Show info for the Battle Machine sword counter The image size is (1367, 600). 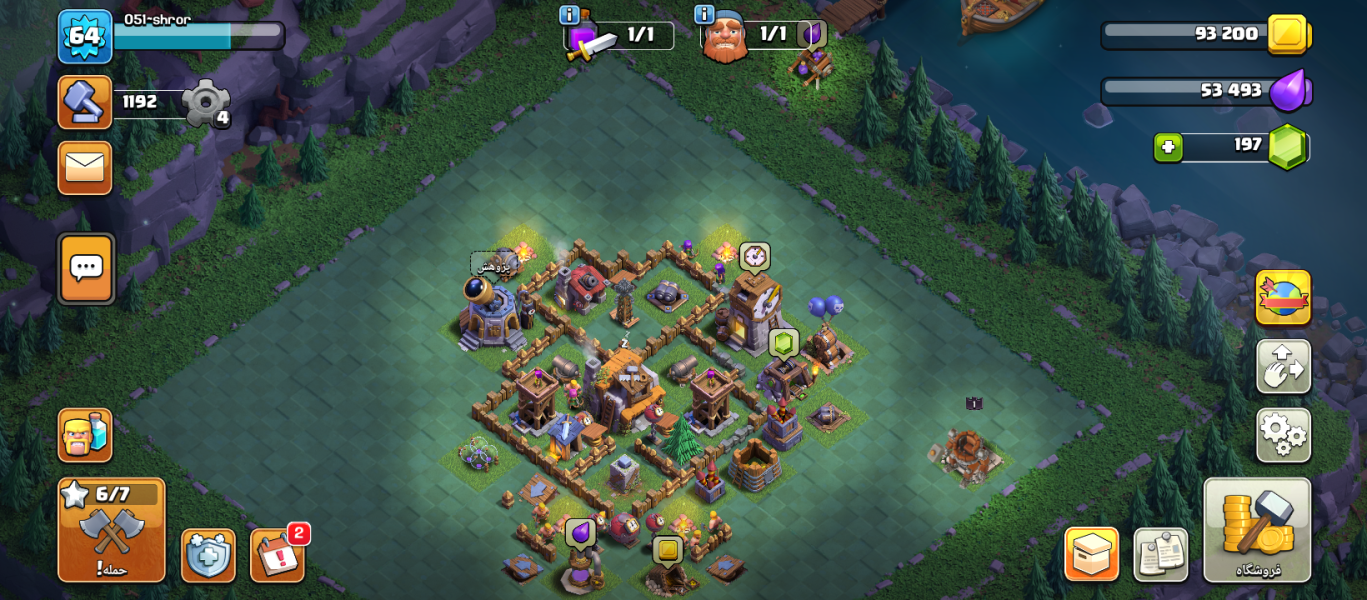pyautogui.click(x=570, y=15)
